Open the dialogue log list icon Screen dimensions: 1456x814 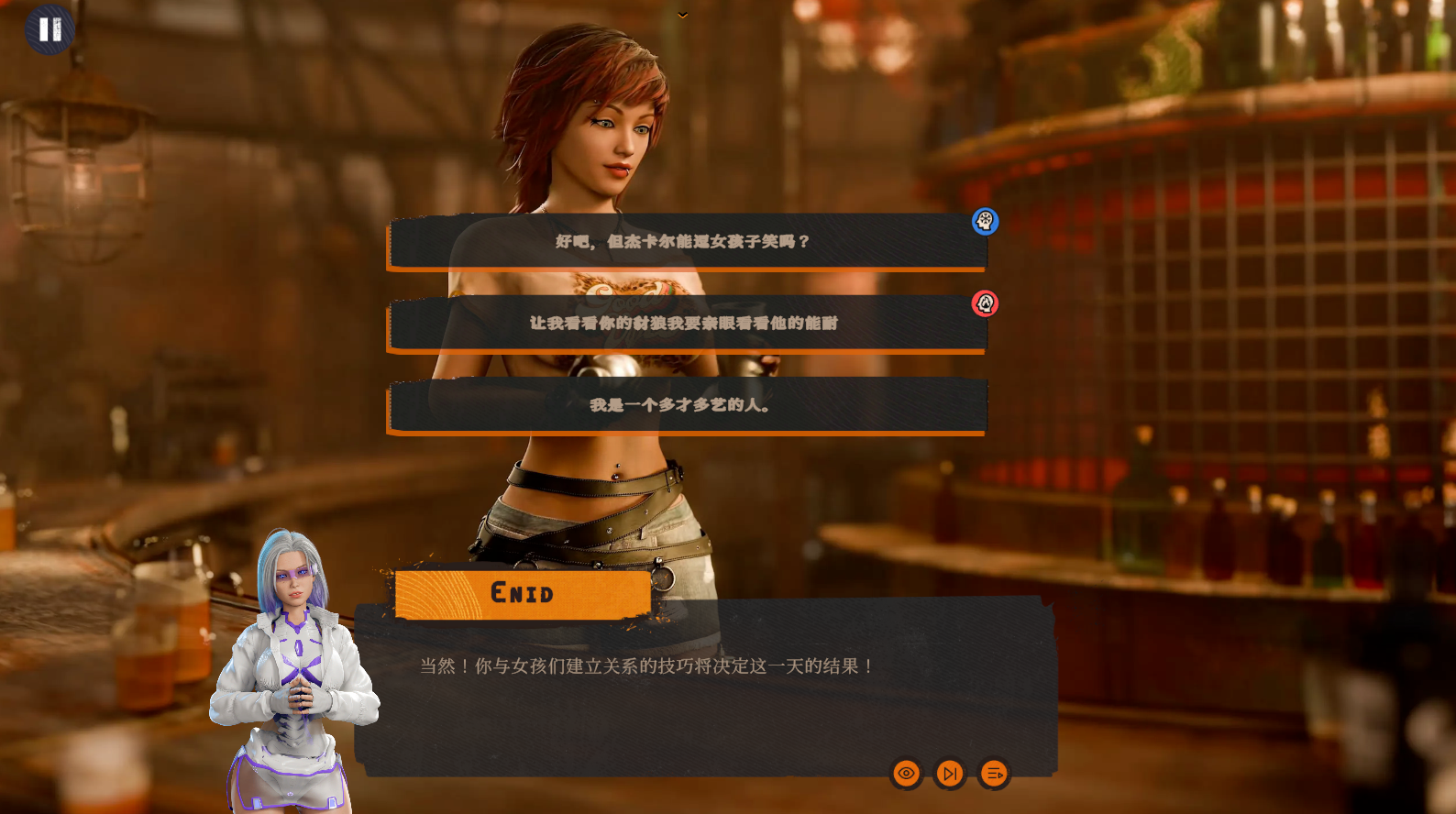point(994,774)
